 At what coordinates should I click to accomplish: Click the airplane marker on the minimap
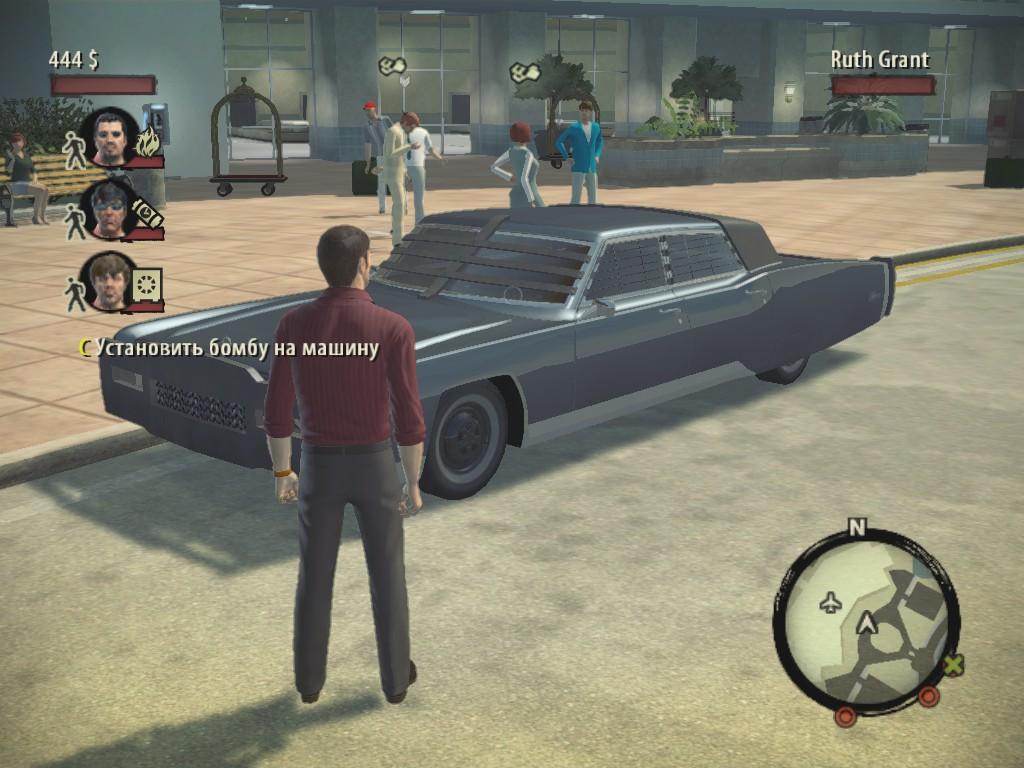click(830, 601)
